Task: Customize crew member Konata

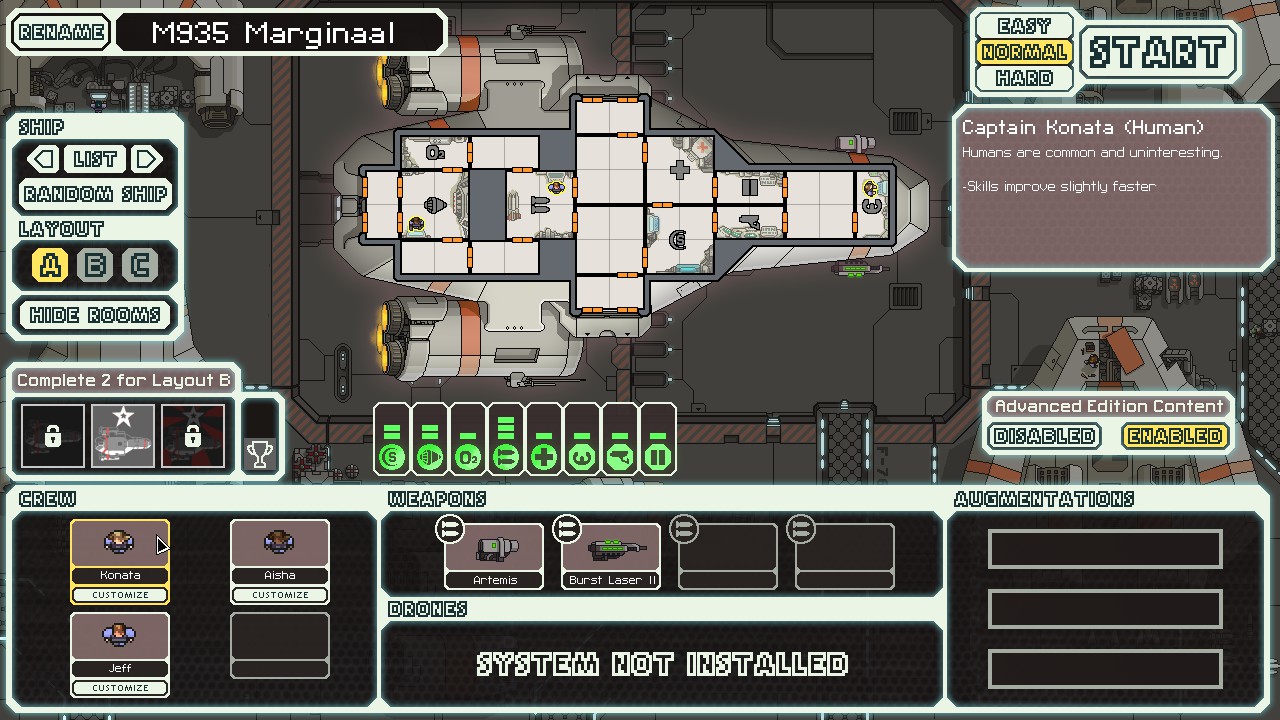Action: (x=120, y=595)
